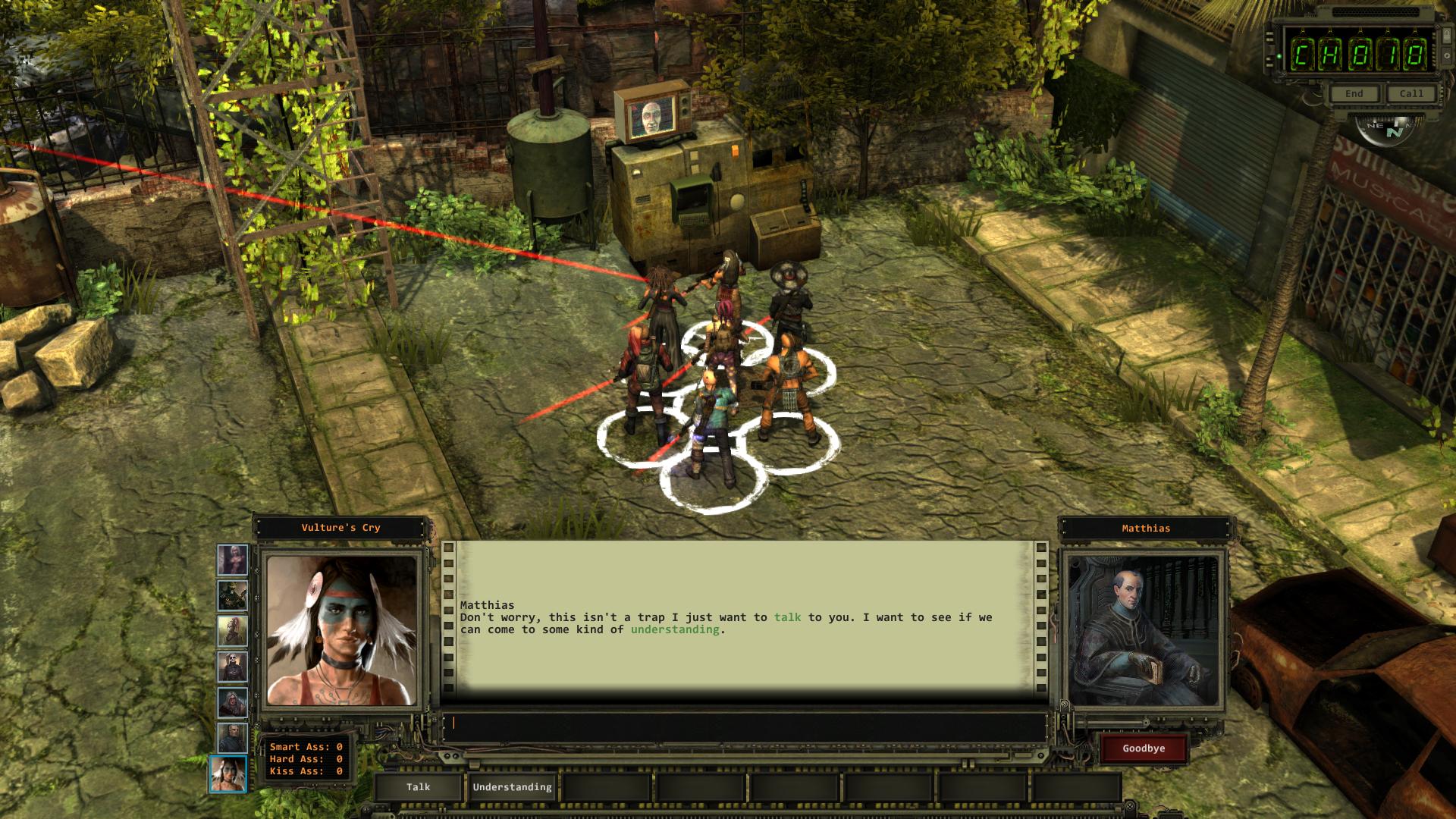Select the Understanding dialogue keyword button
The width and height of the screenshot is (1456, 819).
[x=513, y=787]
